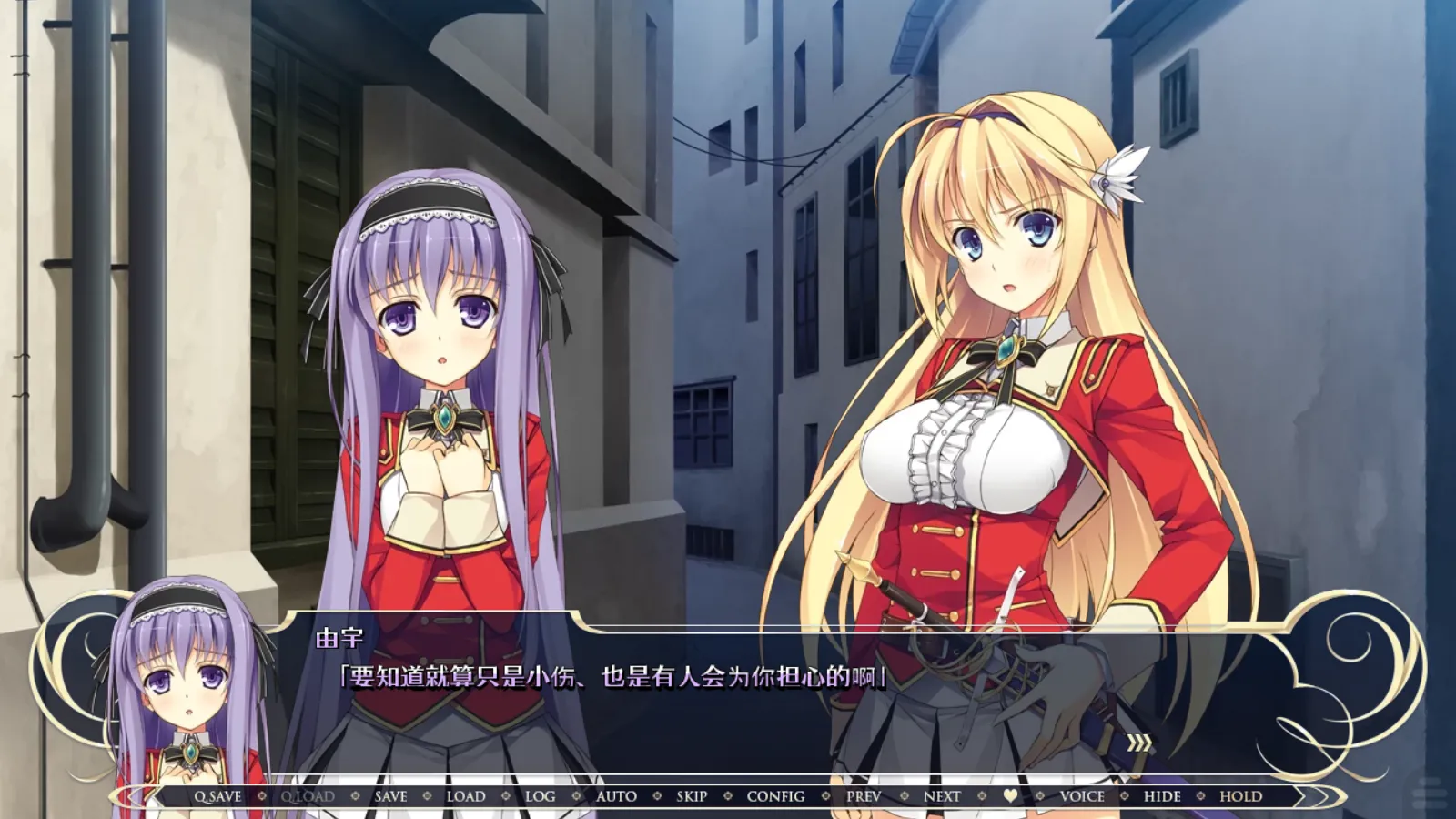
Task: Toggle HIDE to conceal the dialogue box
Action: [x=1162, y=795]
